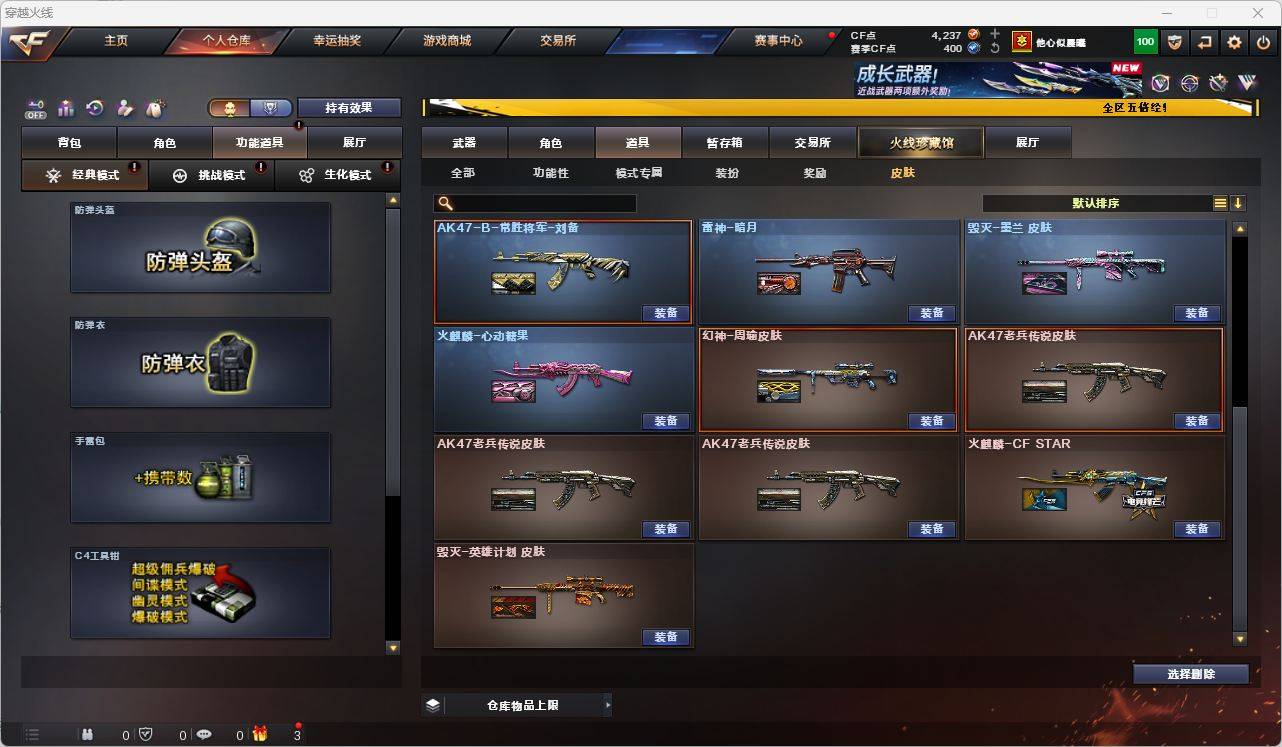
Task: Click the down arrow beside sort options
Action: (1237, 203)
